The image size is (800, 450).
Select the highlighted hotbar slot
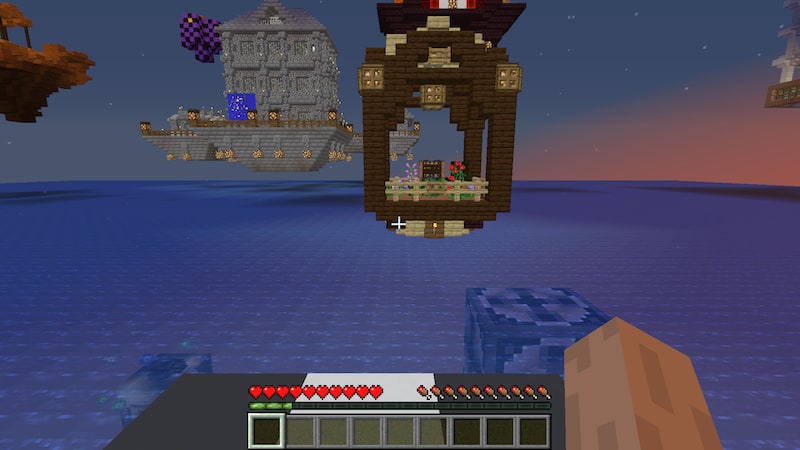tap(266, 431)
